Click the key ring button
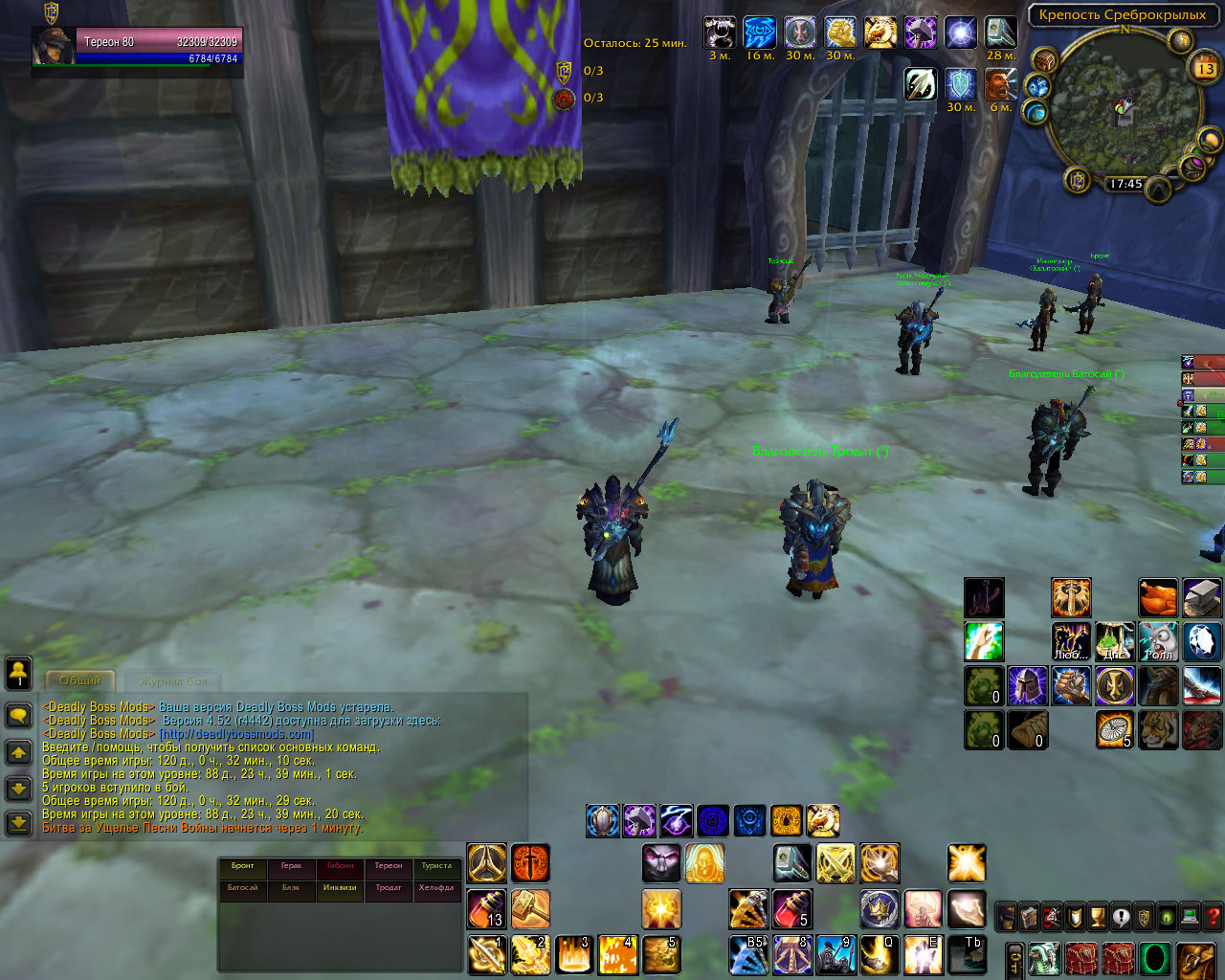Image resolution: width=1225 pixels, height=980 pixels. (x=1014, y=959)
